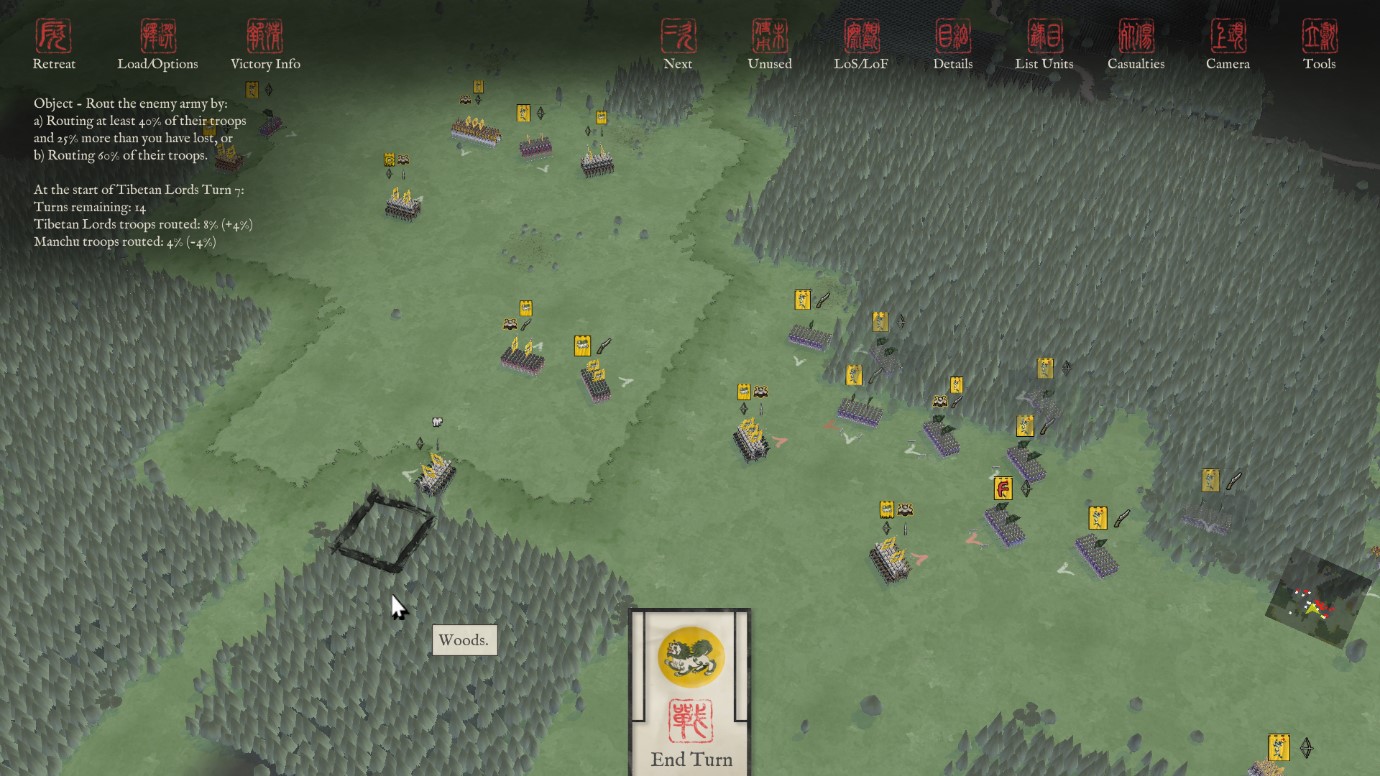Cycle to Unused units
The width and height of the screenshot is (1380, 776).
click(x=769, y=45)
